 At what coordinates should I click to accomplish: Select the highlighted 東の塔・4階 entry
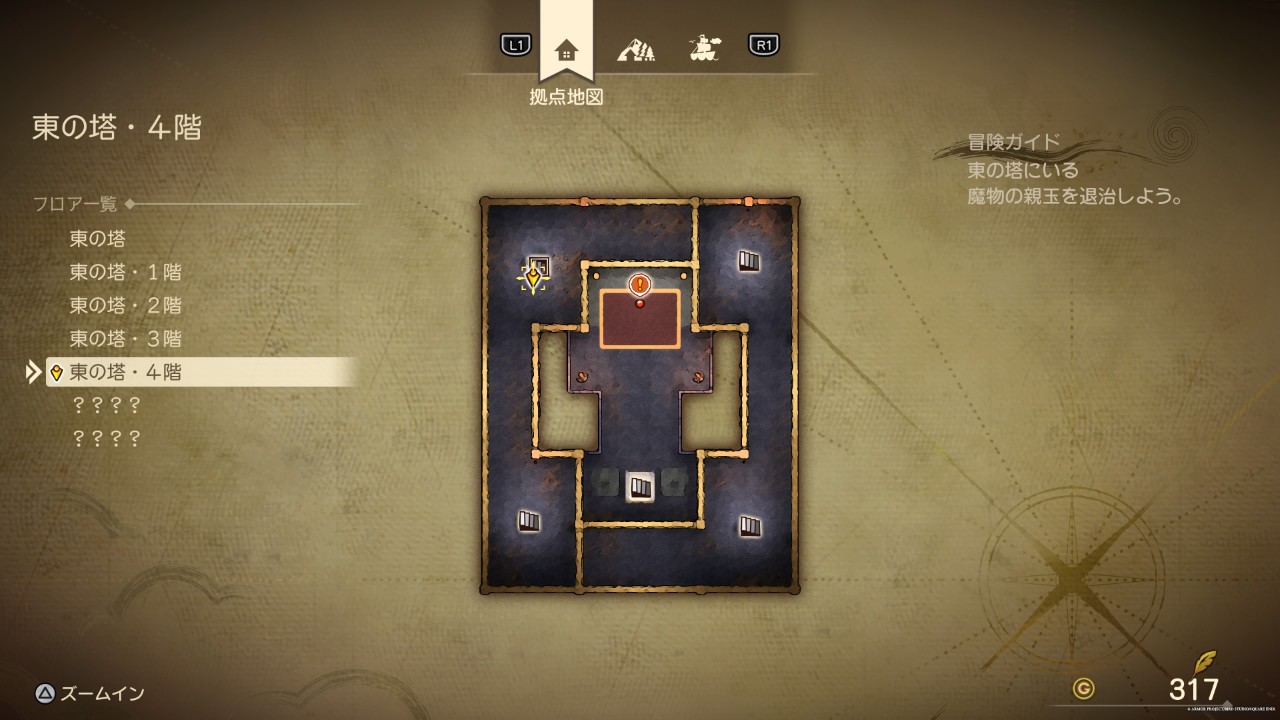125,372
